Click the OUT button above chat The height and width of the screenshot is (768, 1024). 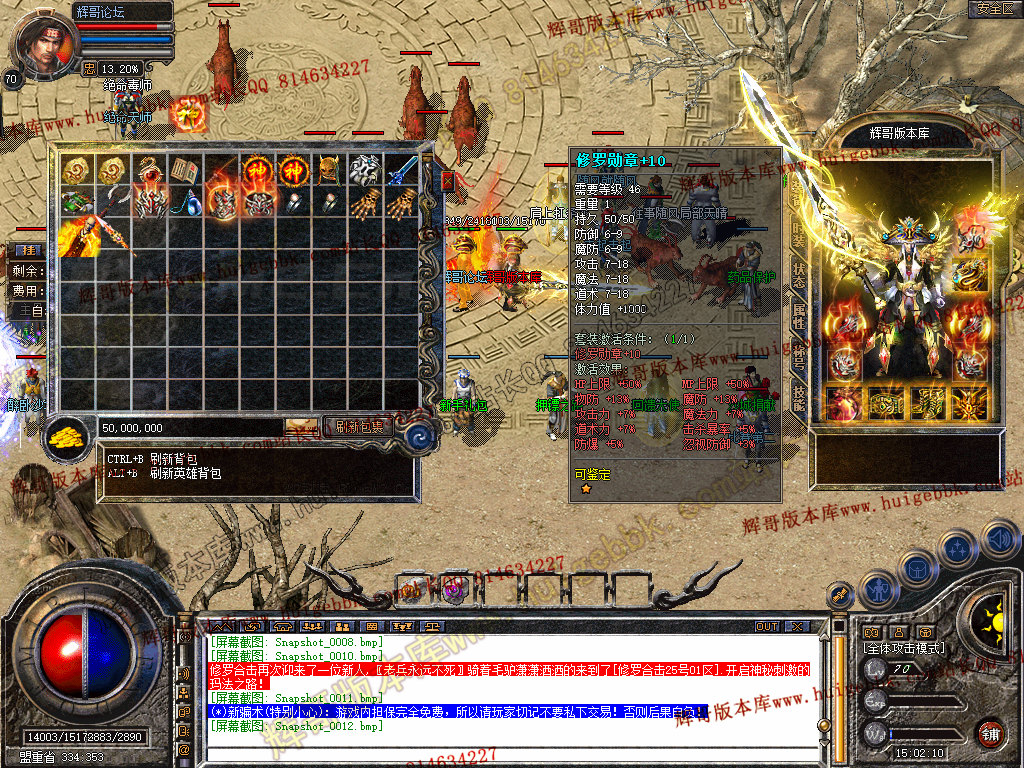coord(767,626)
